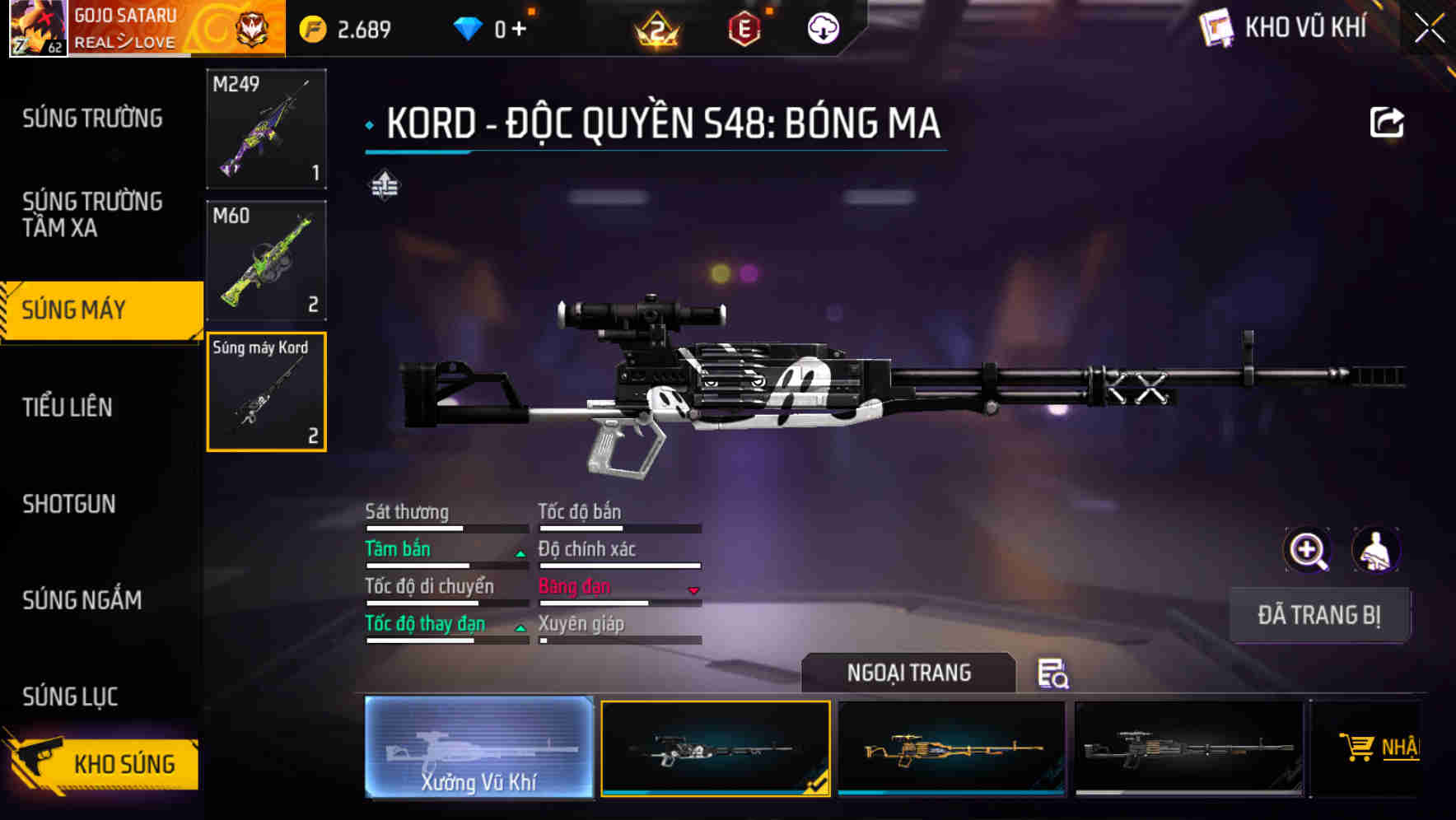Choose the Súng máy Kord tile

pos(266,392)
